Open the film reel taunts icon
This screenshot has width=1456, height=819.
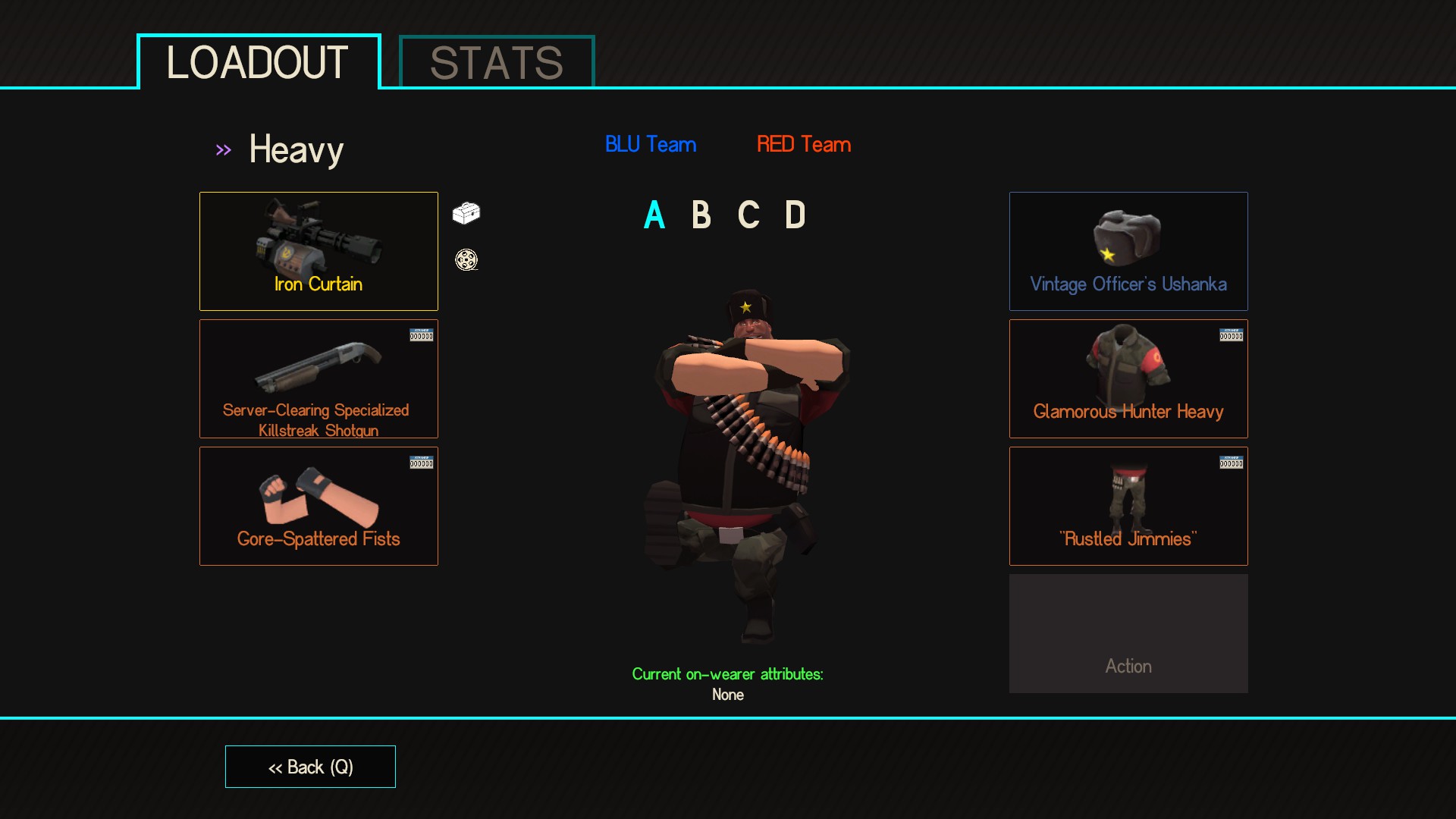466,260
